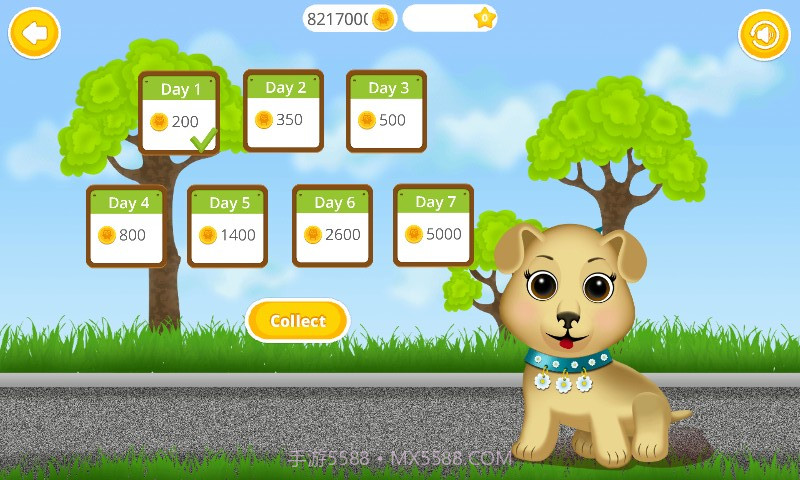Select the Day 1 reward card
Image resolution: width=800 pixels, height=480 pixels.
180,112
